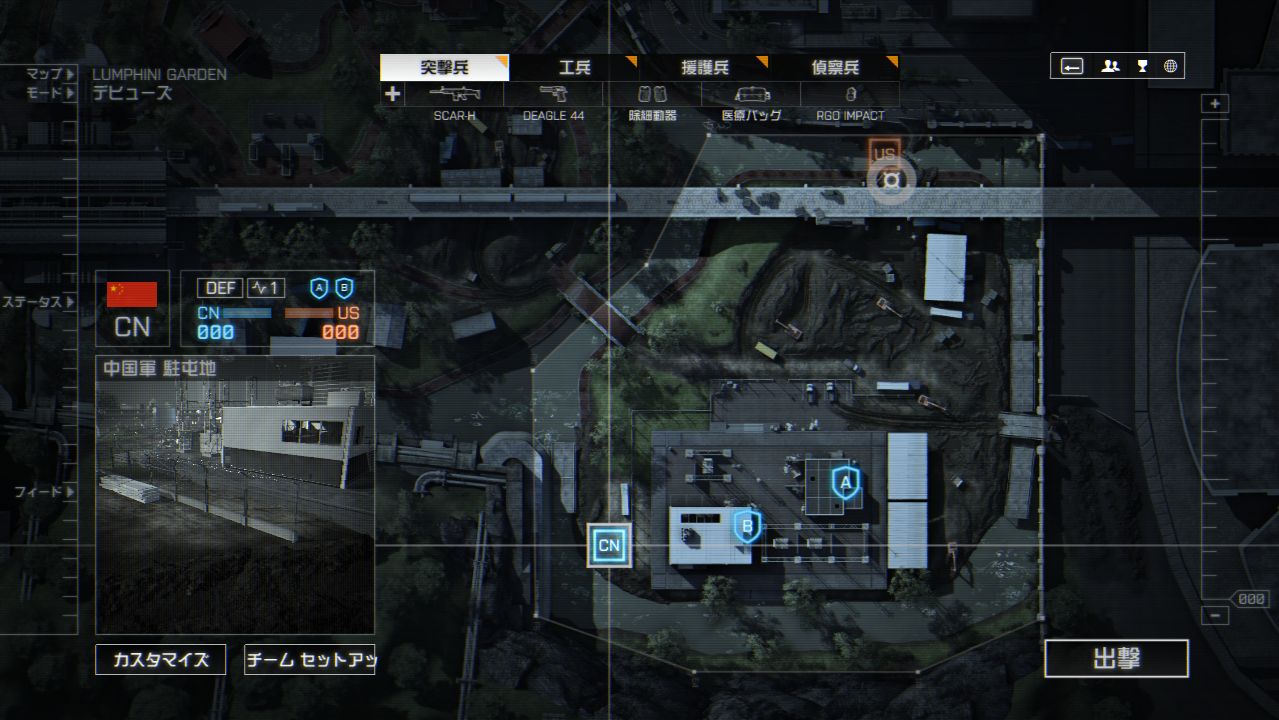The image size is (1279, 720).
Task: Click the plus icon beside the loadout
Action: [x=392, y=94]
